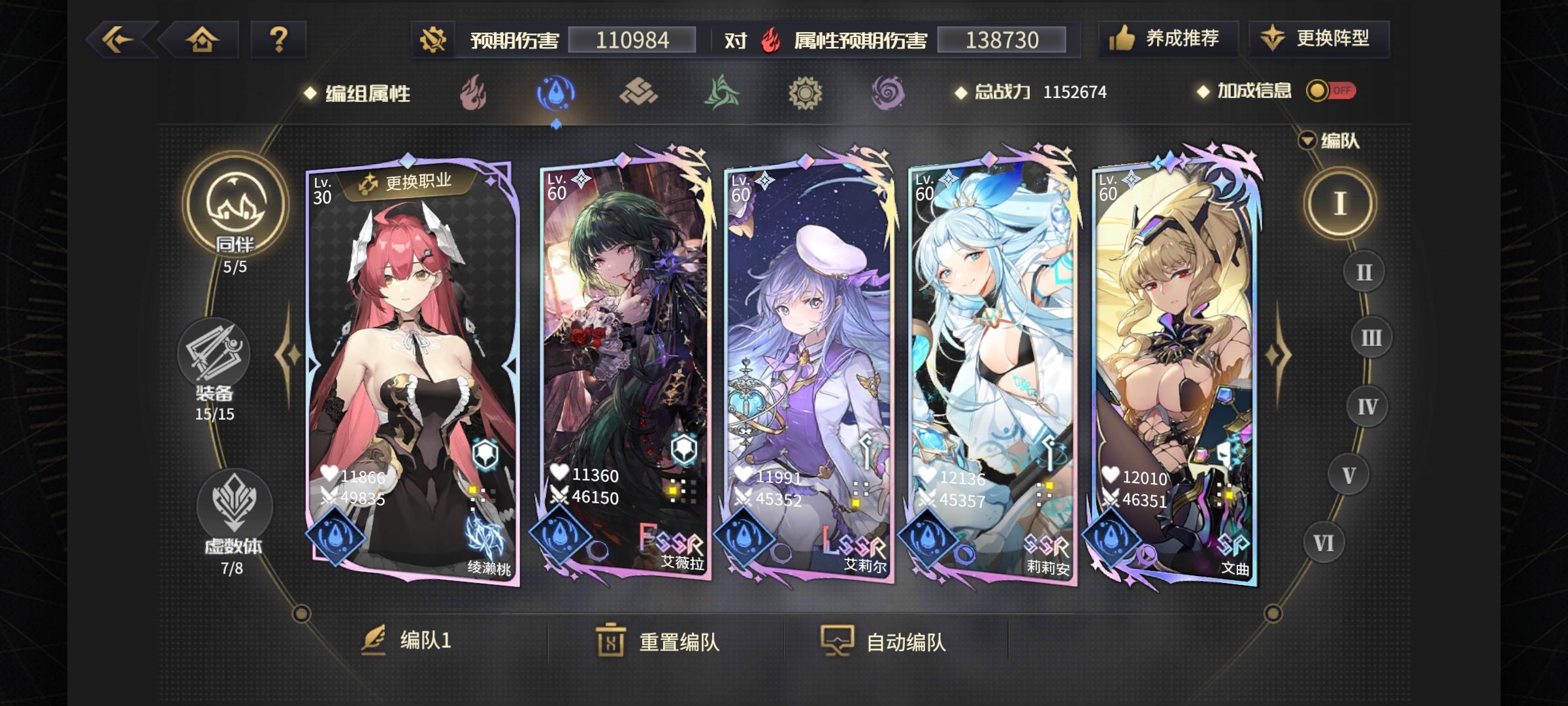Open the 更换阵型 formation switch menu
The width and height of the screenshot is (1568, 706).
pyautogui.click(x=1318, y=40)
